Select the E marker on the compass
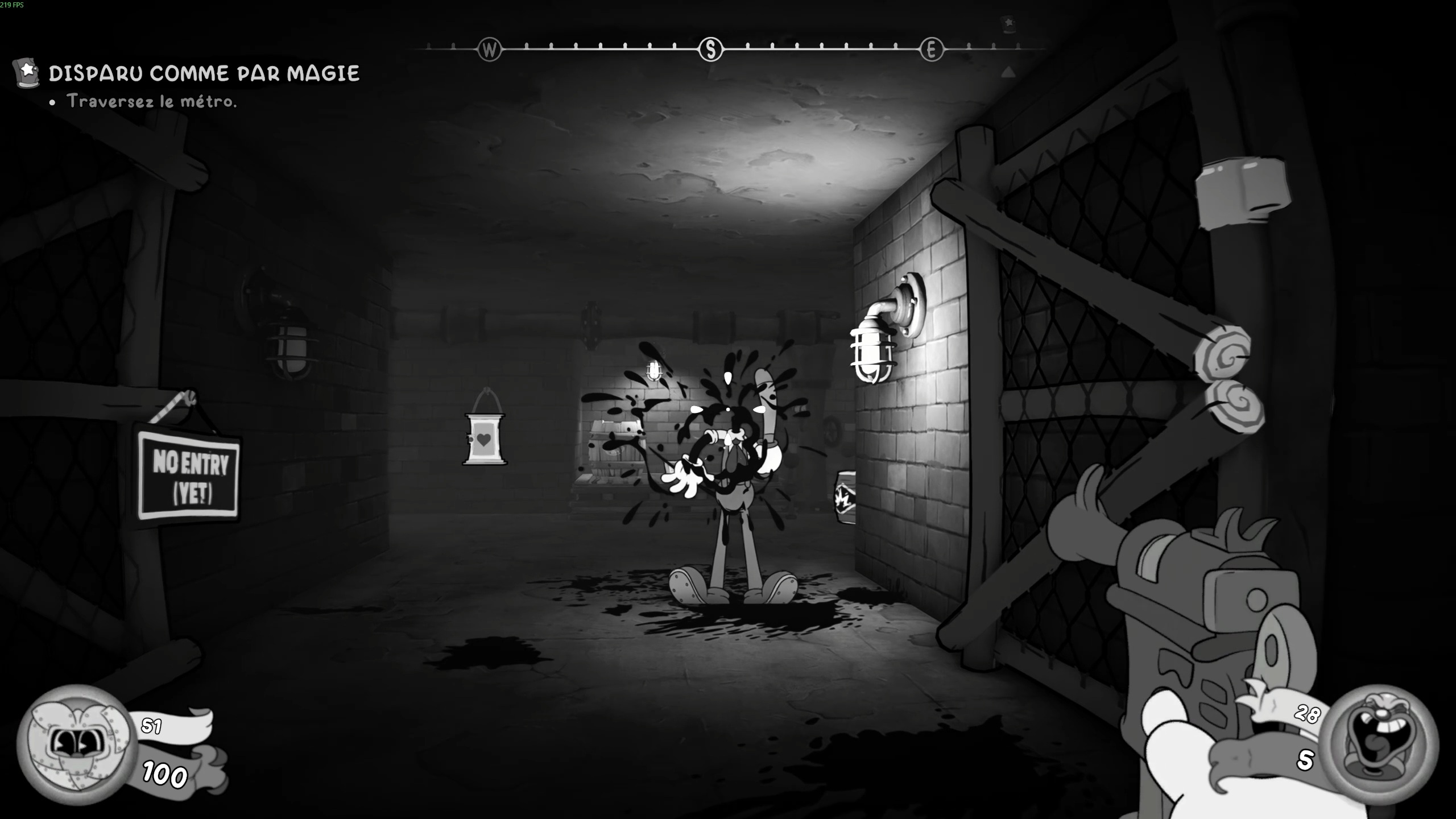The image size is (1456, 819). (932, 49)
